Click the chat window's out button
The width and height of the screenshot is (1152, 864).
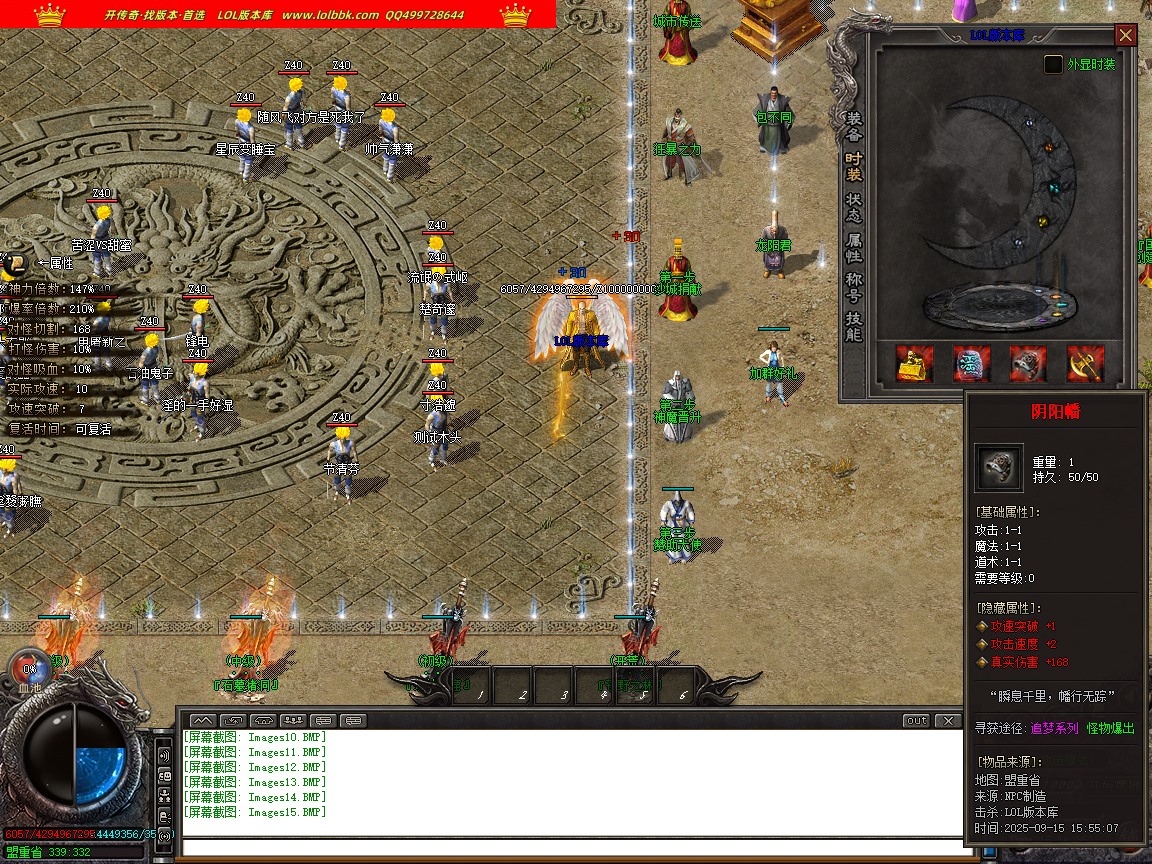[x=916, y=720]
